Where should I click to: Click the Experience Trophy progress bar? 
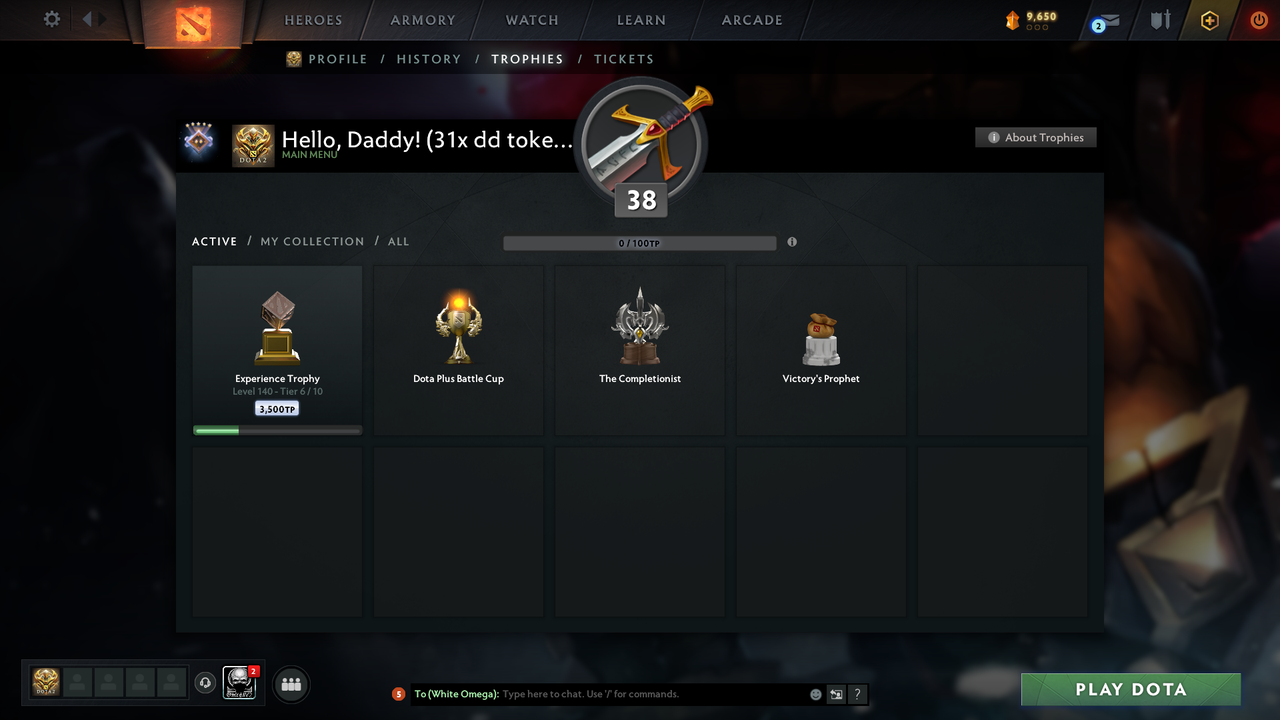coord(277,430)
